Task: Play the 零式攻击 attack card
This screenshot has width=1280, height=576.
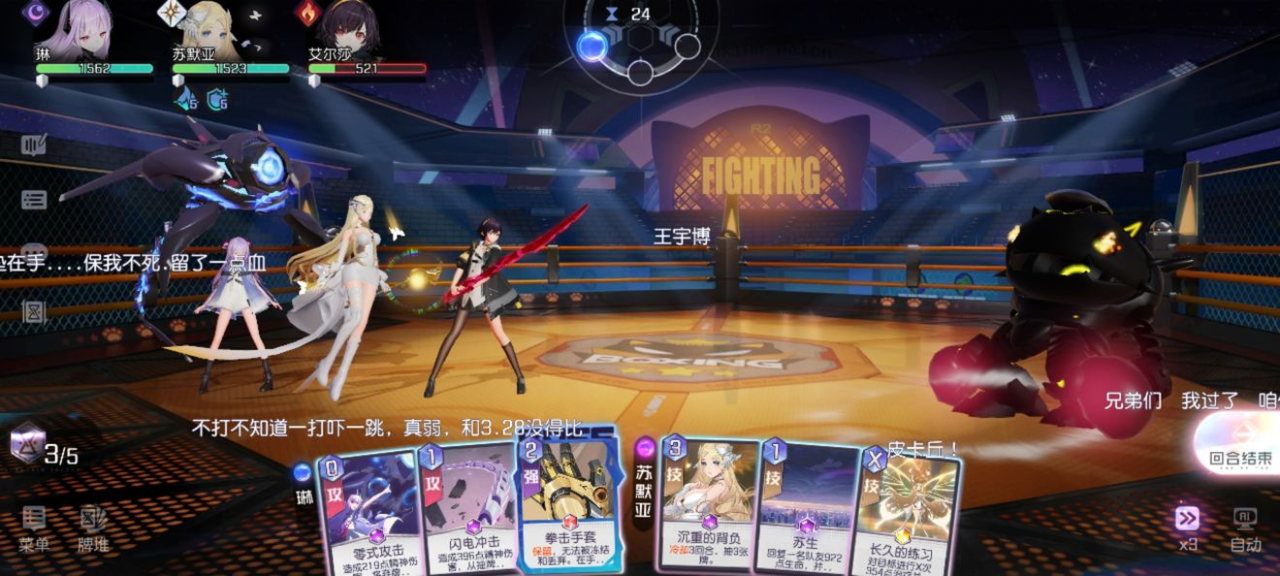Action: [x=370, y=512]
